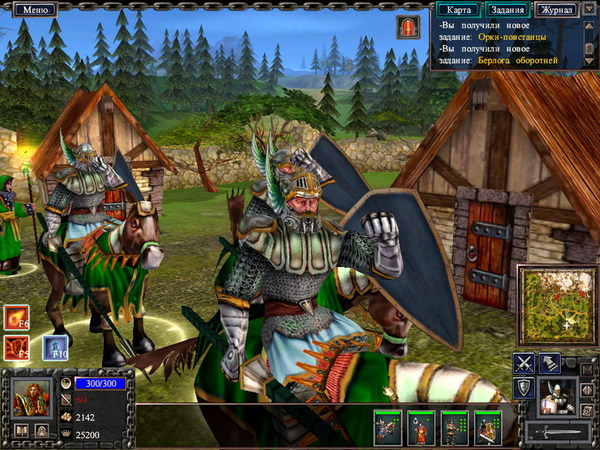Select the swordsman with shield unit card

point(487,427)
